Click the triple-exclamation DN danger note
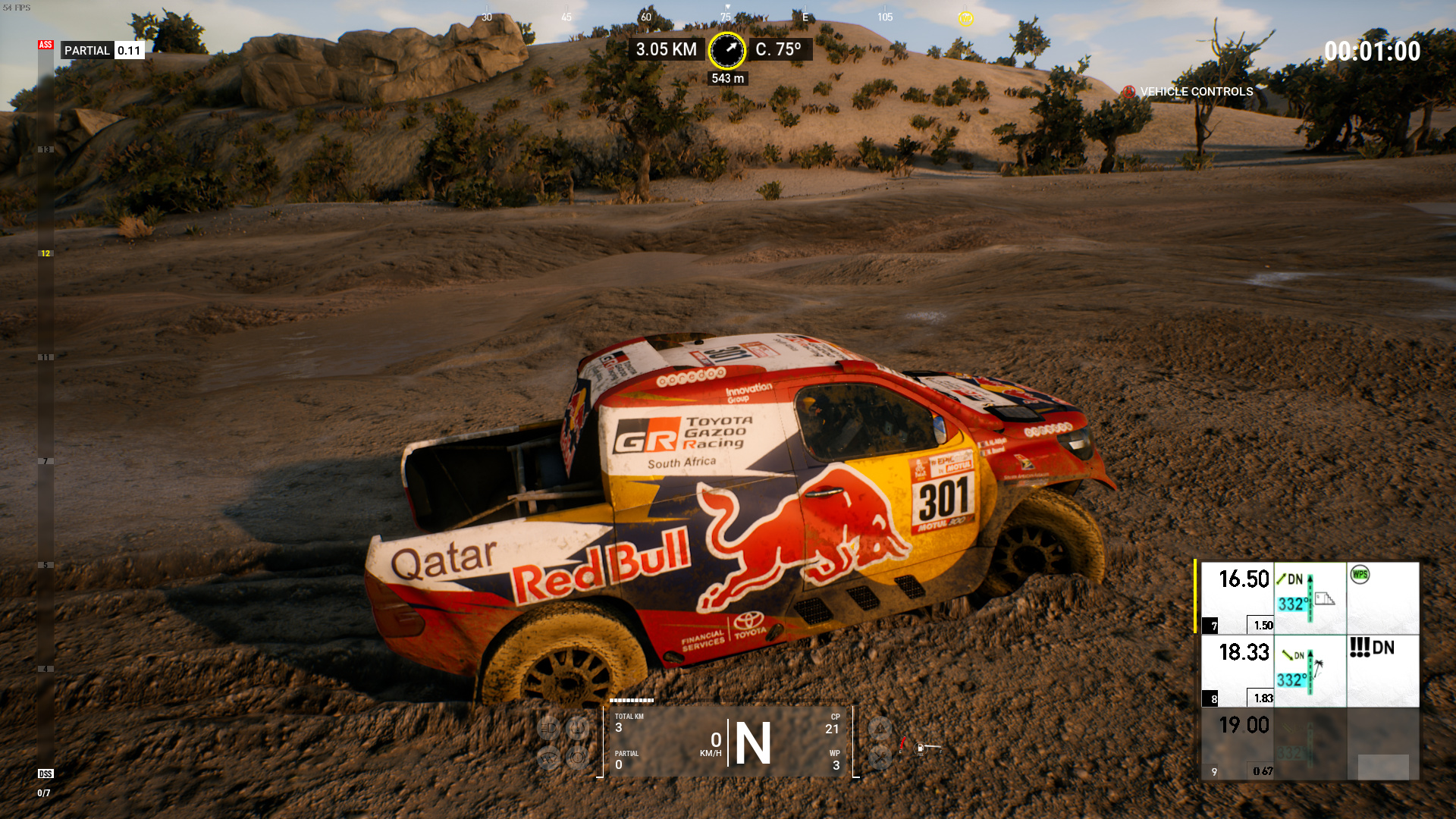This screenshot has height=819, width=1456. tap(1371, 648)
